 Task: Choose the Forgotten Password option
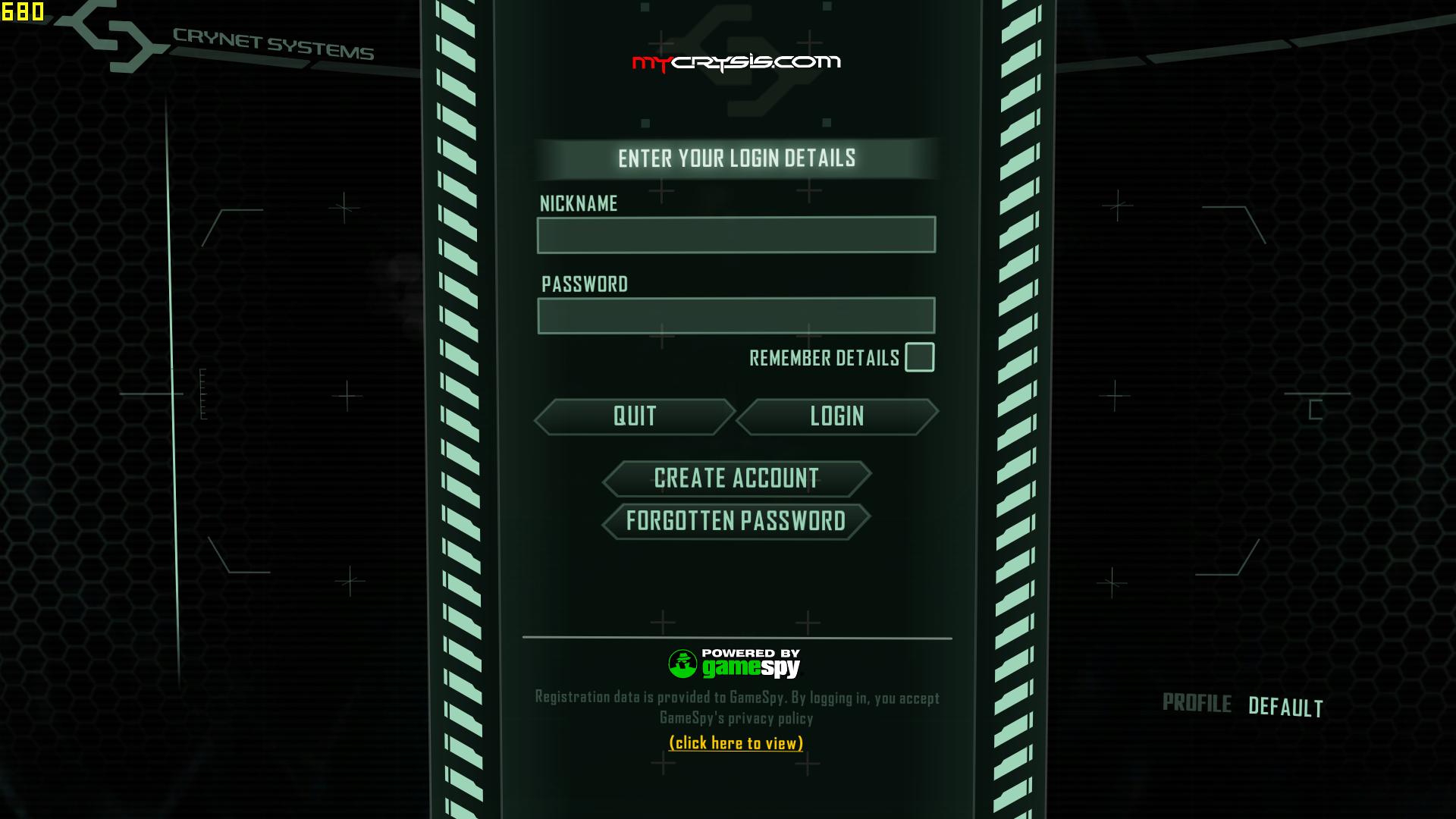coord(736,521)
